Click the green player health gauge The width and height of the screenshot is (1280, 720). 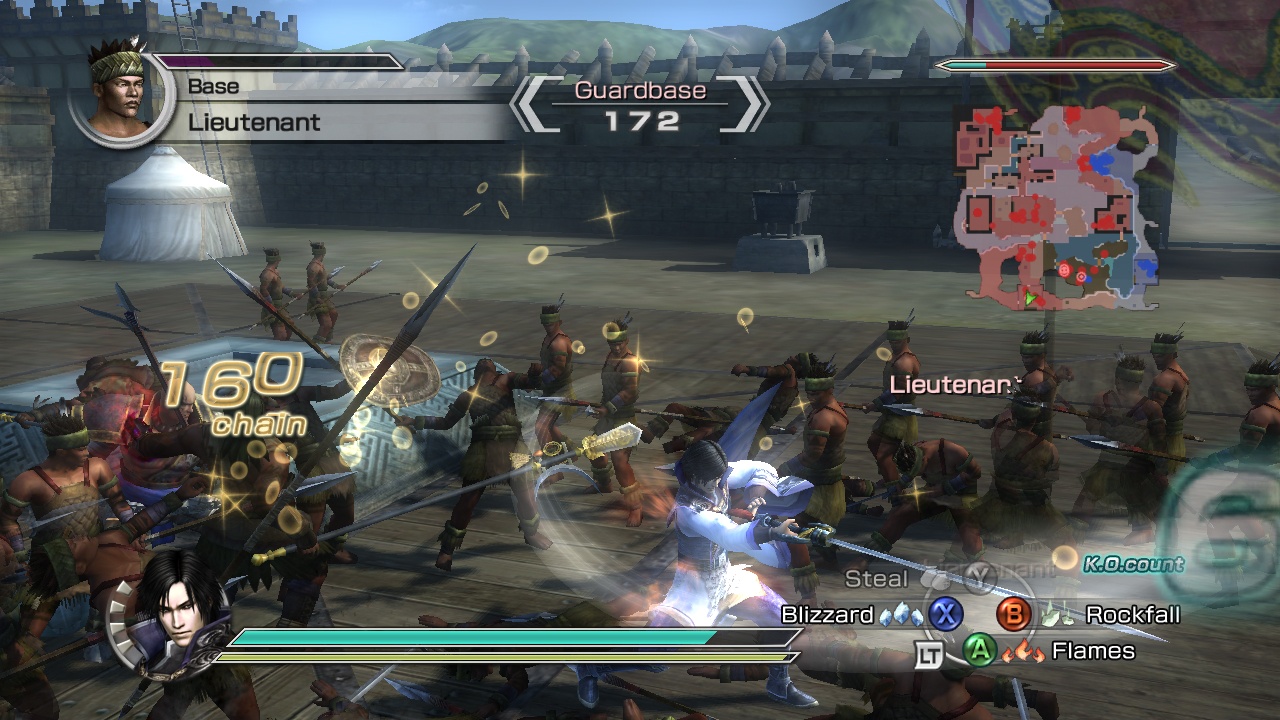pos(470,636)
